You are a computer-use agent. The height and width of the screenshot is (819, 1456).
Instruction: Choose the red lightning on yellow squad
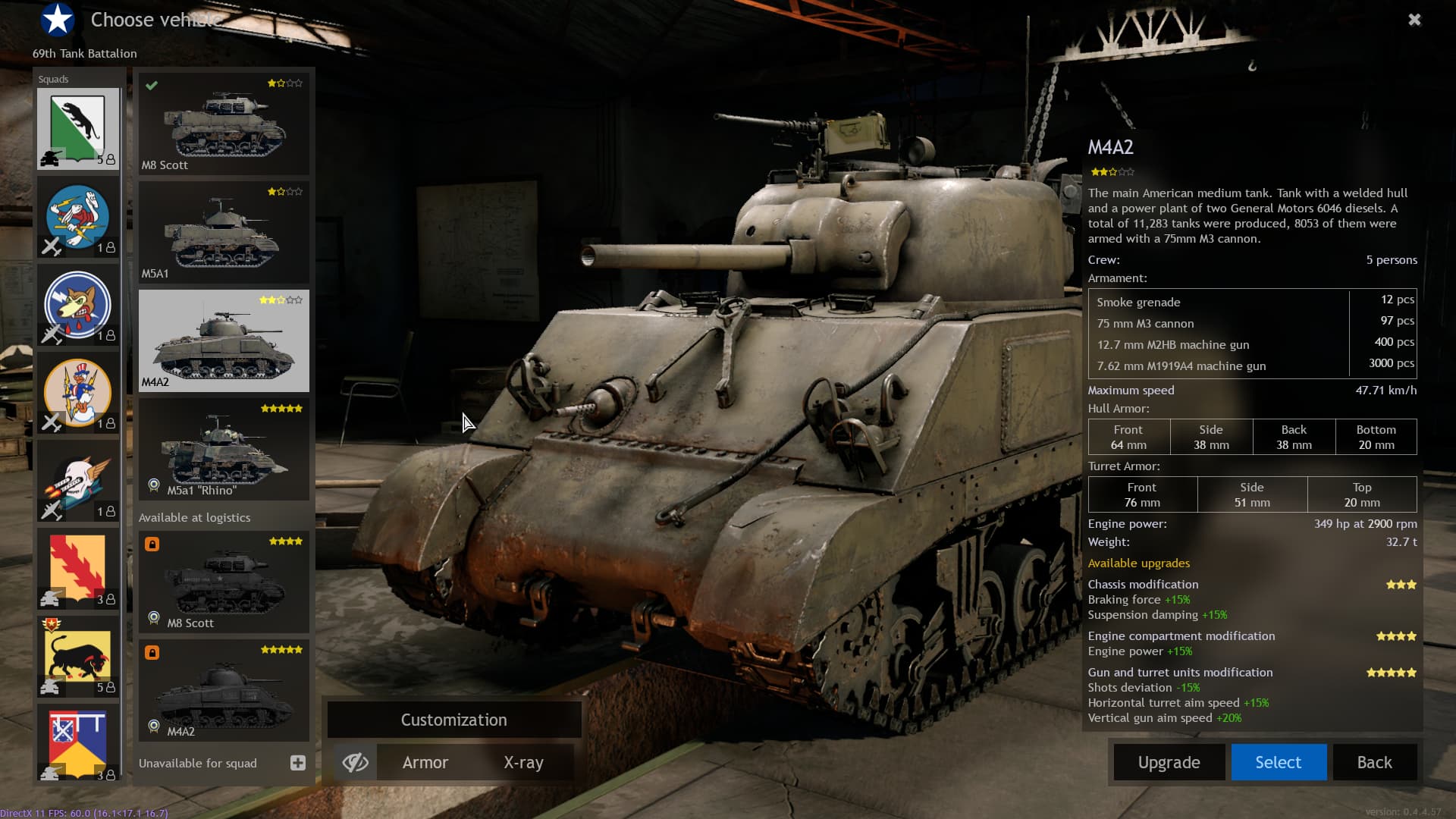point(78,569)
